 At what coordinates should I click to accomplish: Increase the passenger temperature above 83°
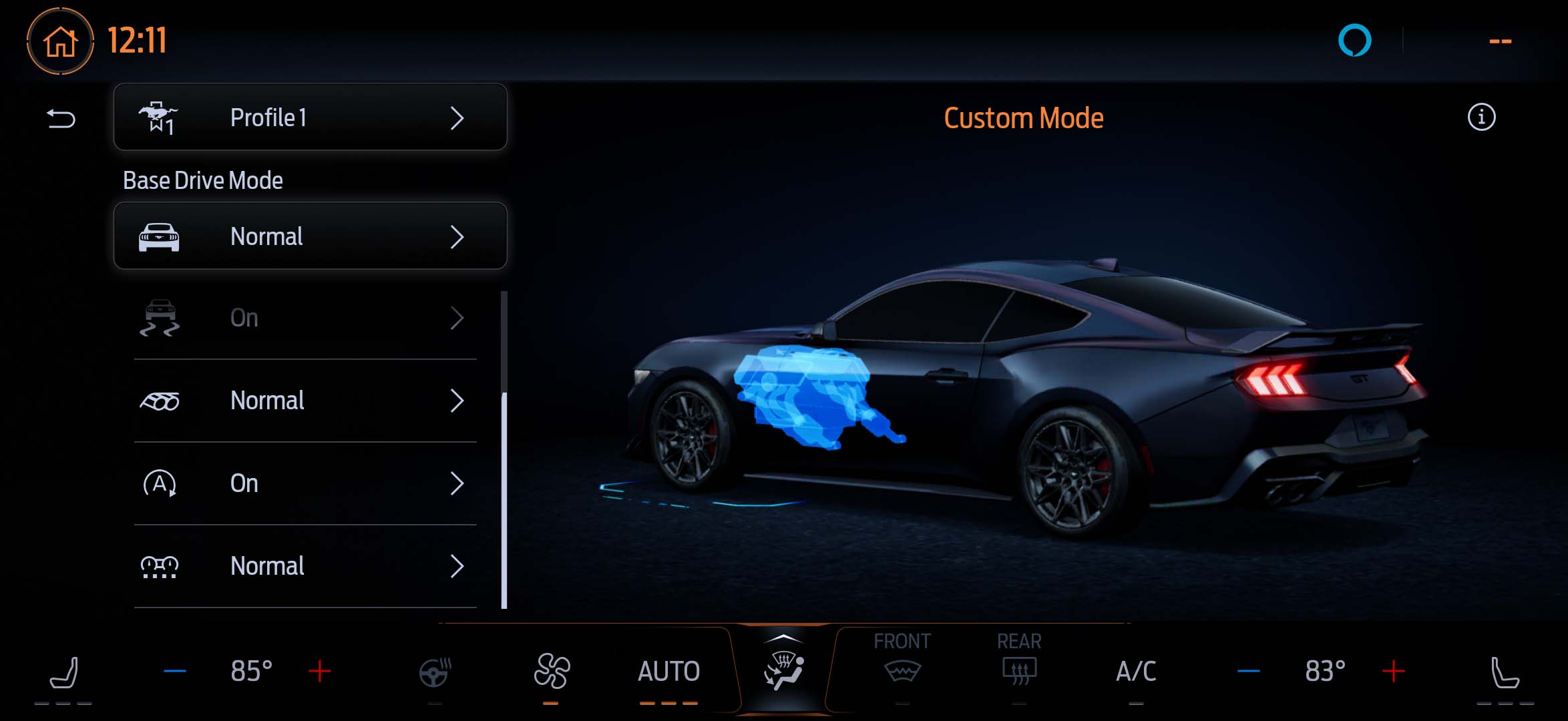click(x=1394, y=671)
